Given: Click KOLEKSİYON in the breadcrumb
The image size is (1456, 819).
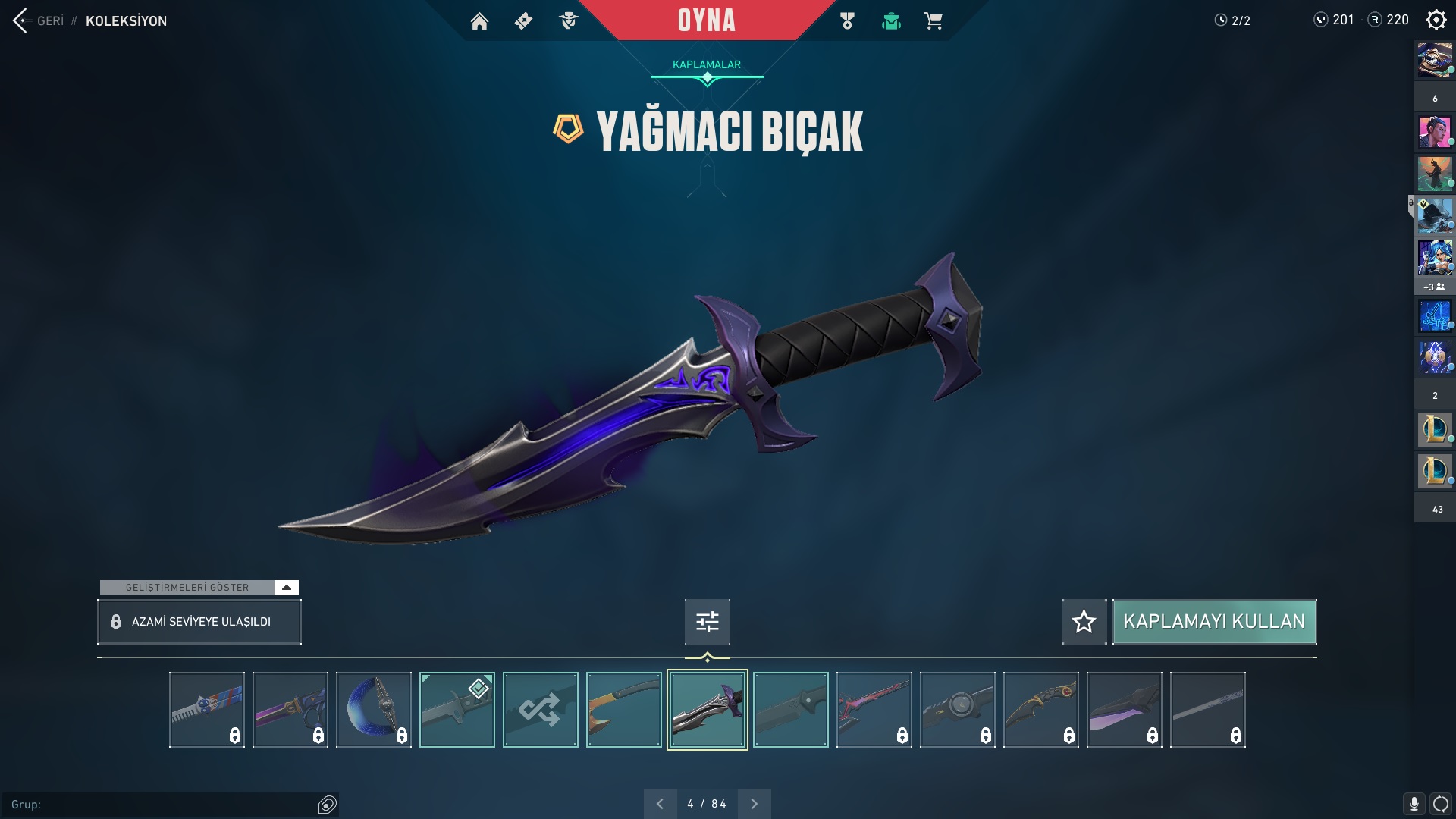Looking at the screenshot, I should 127,21.
